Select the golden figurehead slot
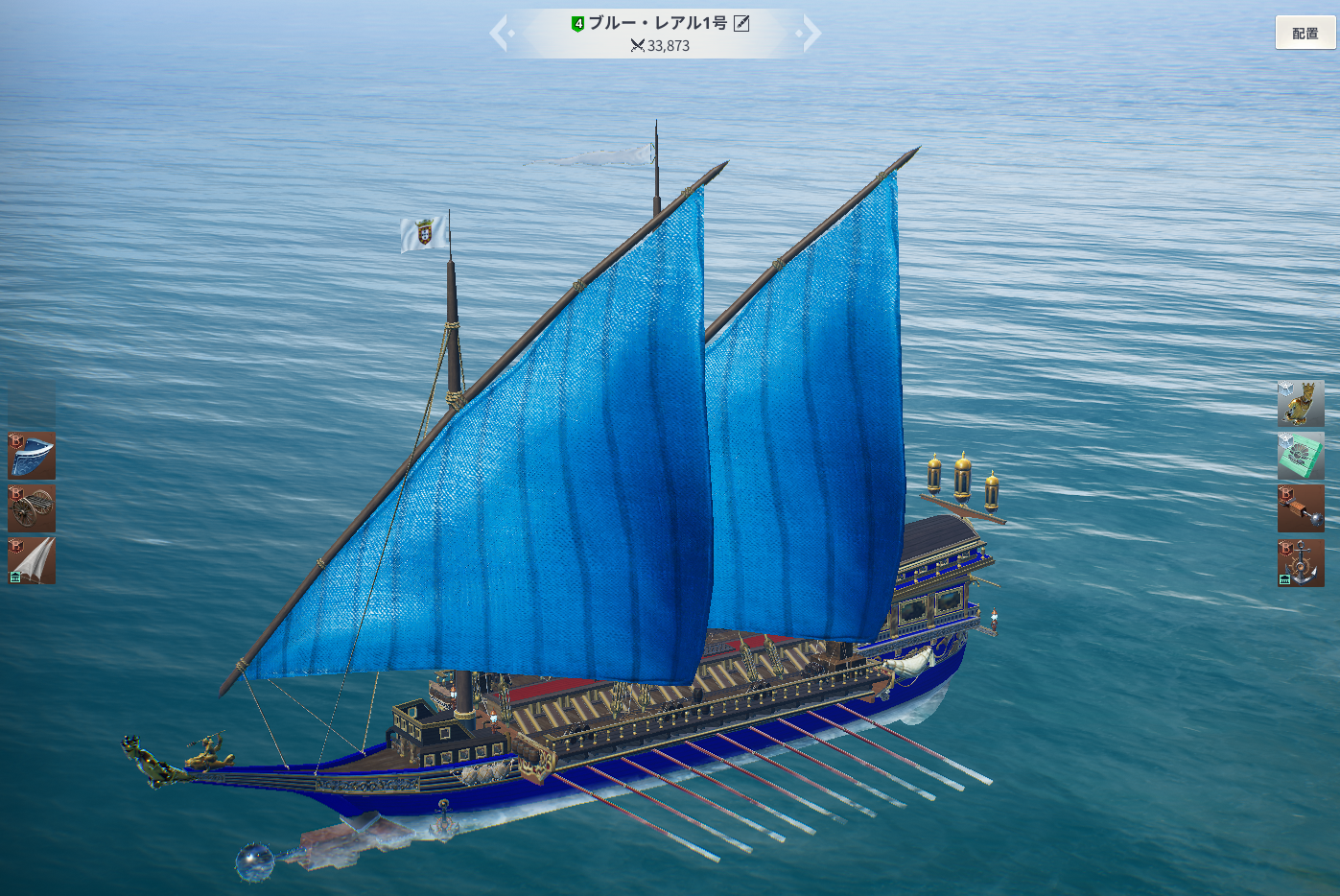Viewport: 1340px width, 896px height. tap(1301, 404)
